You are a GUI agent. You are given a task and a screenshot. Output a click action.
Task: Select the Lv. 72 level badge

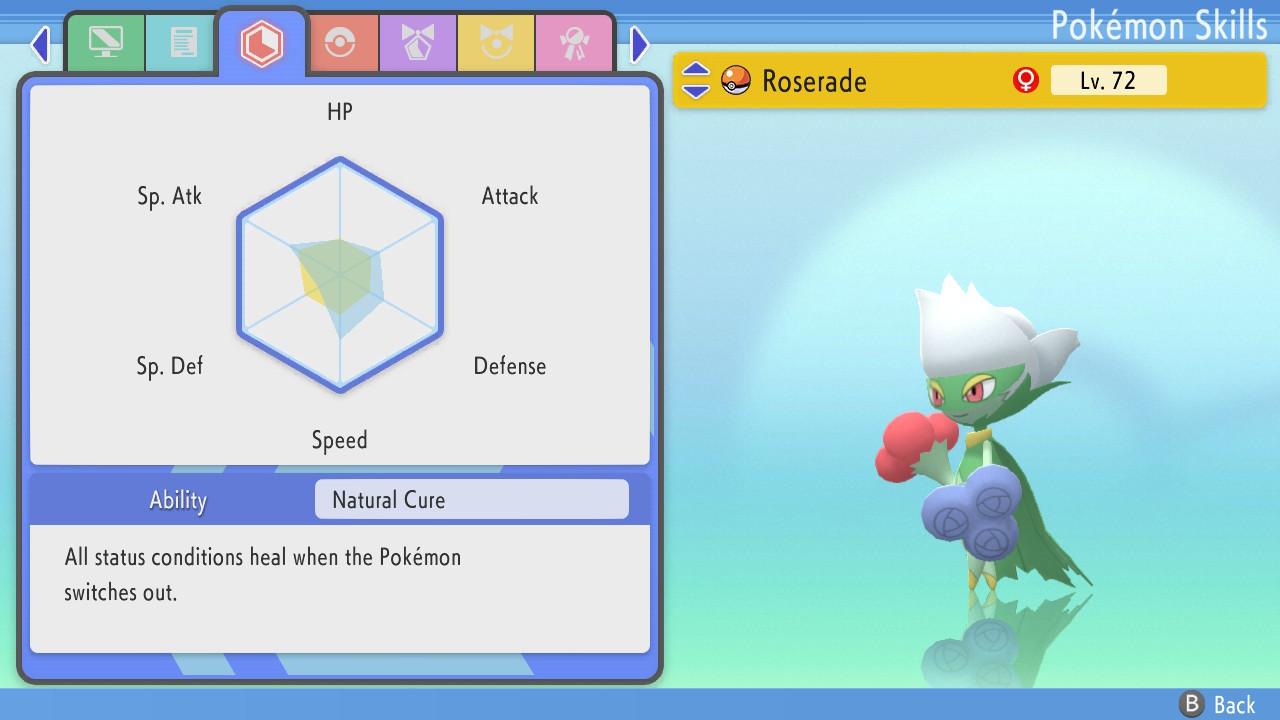coord(1108,80)
